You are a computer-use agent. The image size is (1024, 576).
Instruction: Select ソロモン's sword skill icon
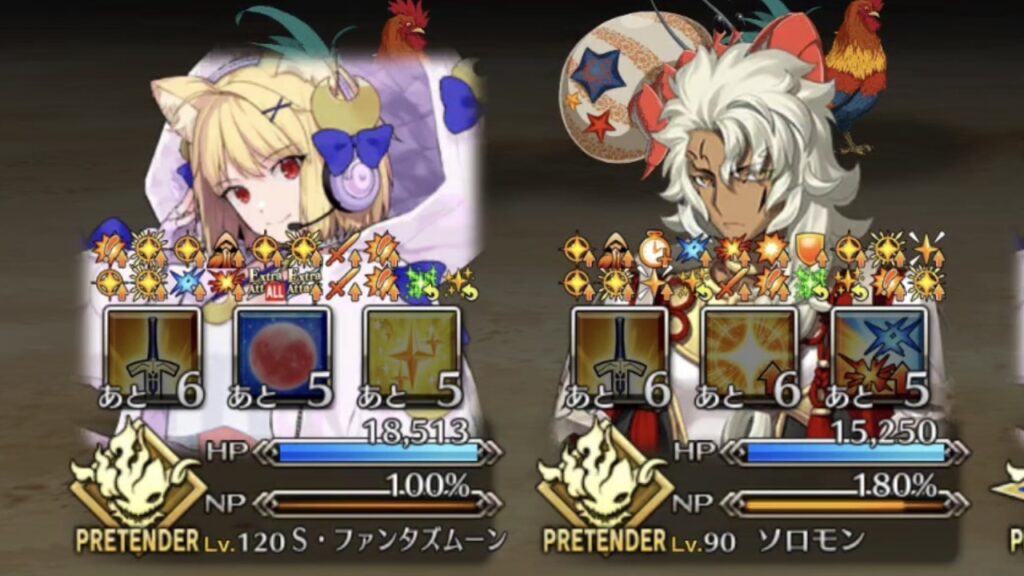pos(620,357)
